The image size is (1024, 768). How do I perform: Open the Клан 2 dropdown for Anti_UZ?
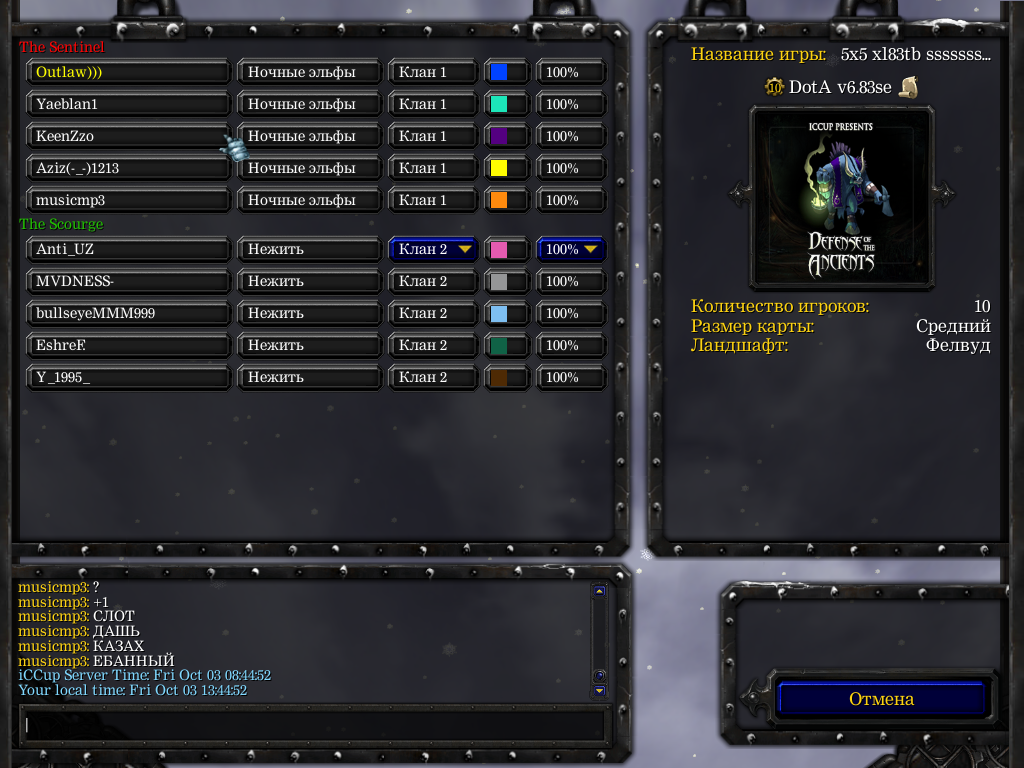[433, 249]
